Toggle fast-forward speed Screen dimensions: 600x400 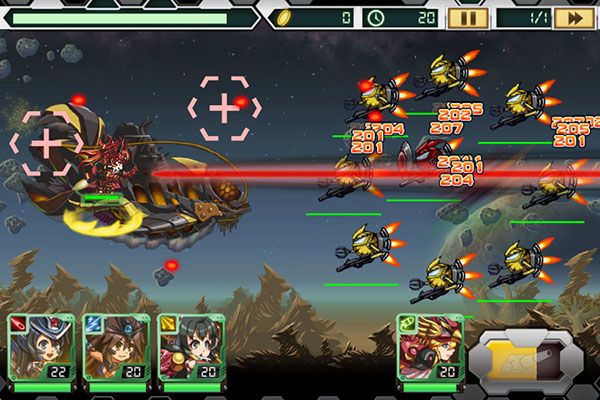(573, 17)
